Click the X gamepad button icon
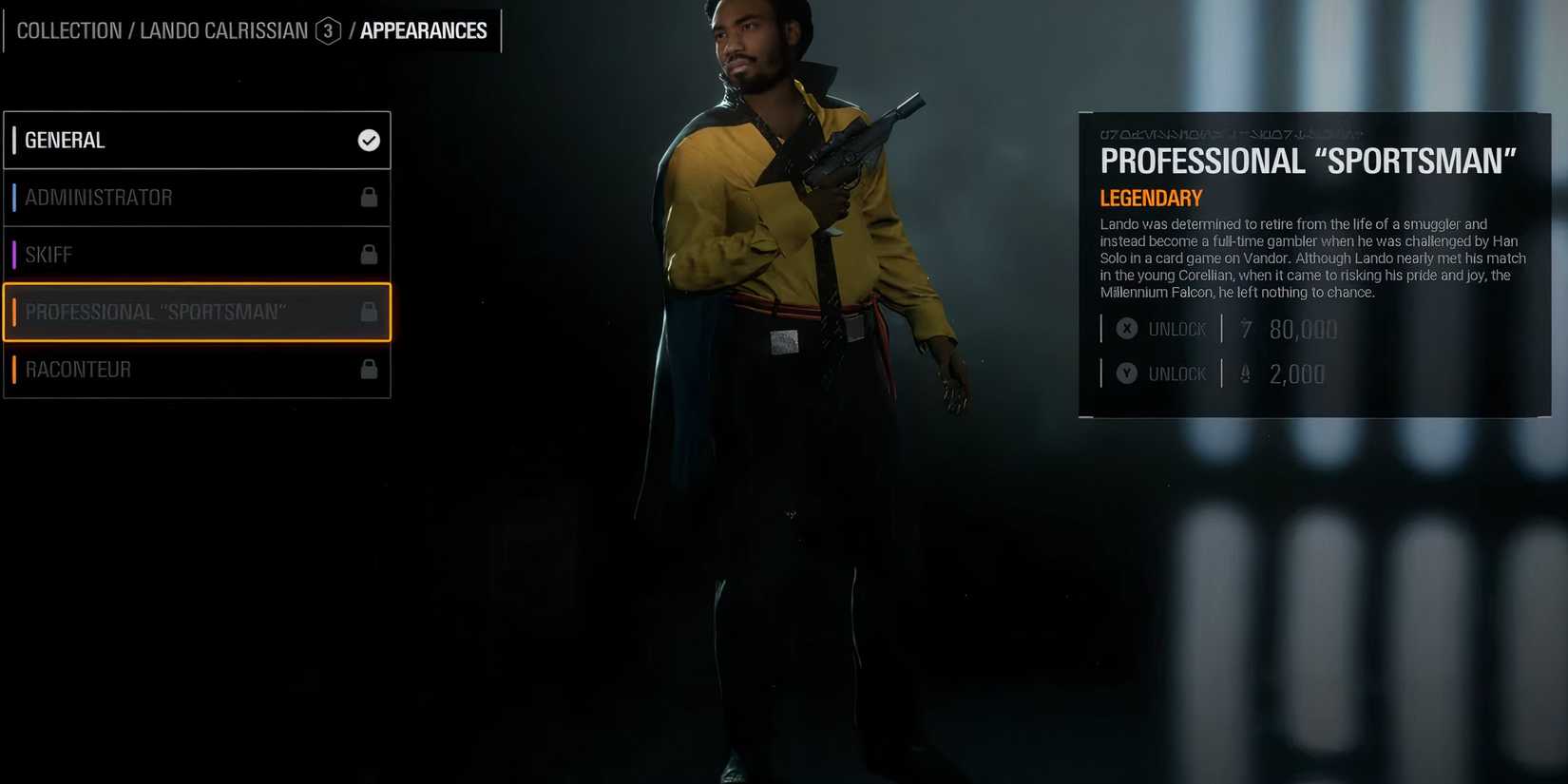This screenshot has width=1568, height=784. [1126, 328]
